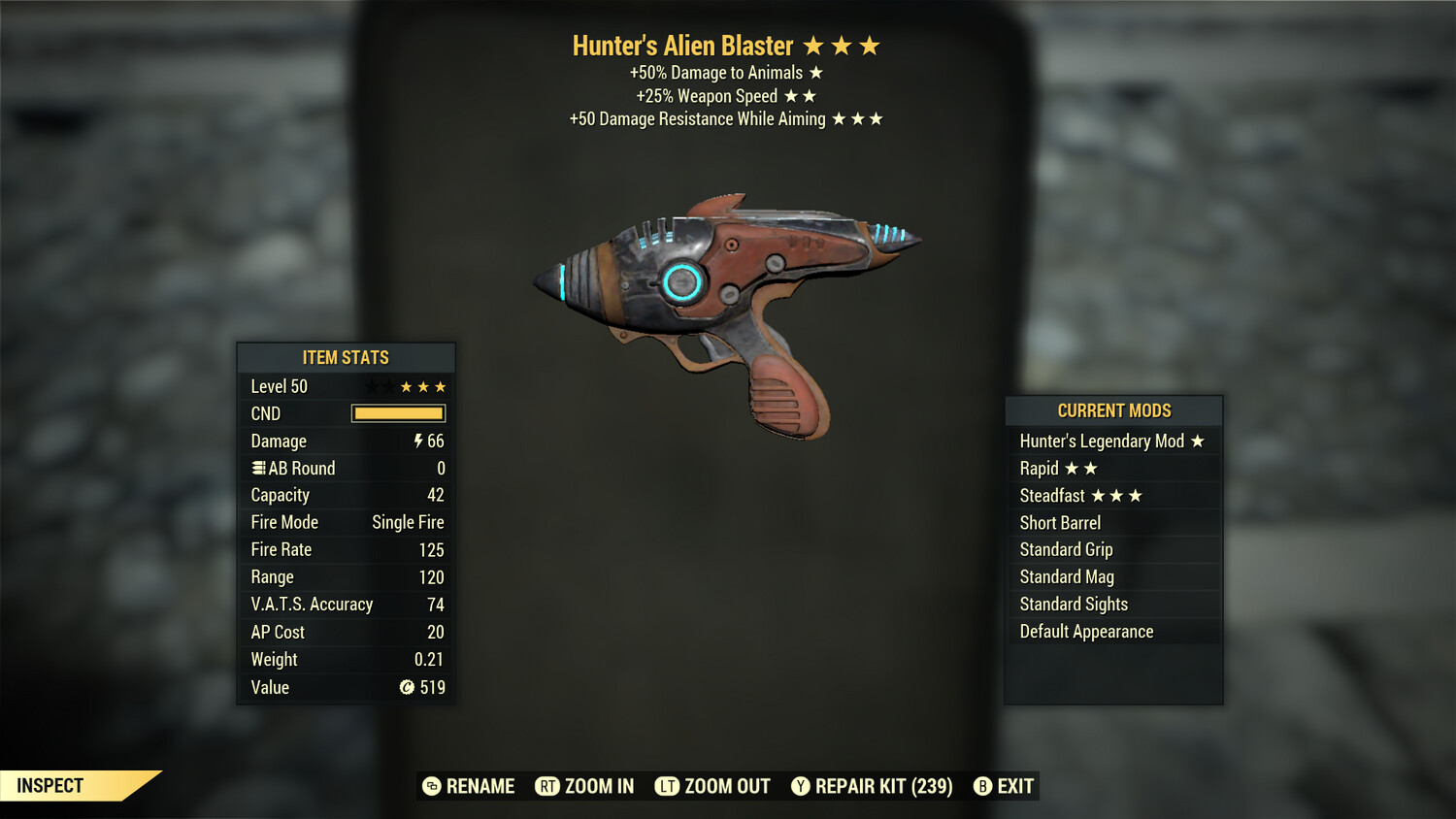Open the Hunter's Legendary Mod entry
1456x819 pixels.
click(1102, 441)
